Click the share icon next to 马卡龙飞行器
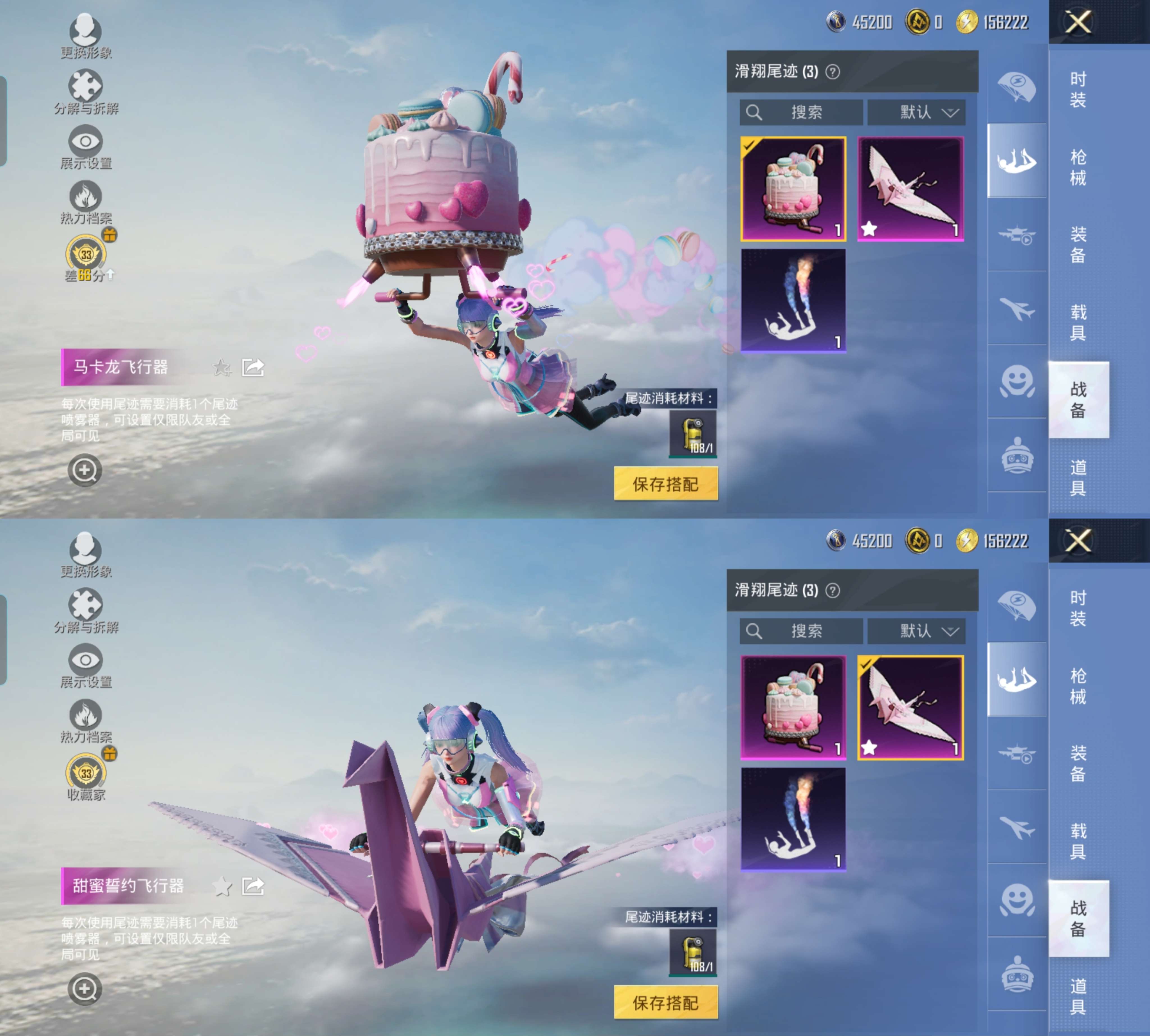Screen dimensions: 1150x1036 pyautogui.click(x=253, y=368)
